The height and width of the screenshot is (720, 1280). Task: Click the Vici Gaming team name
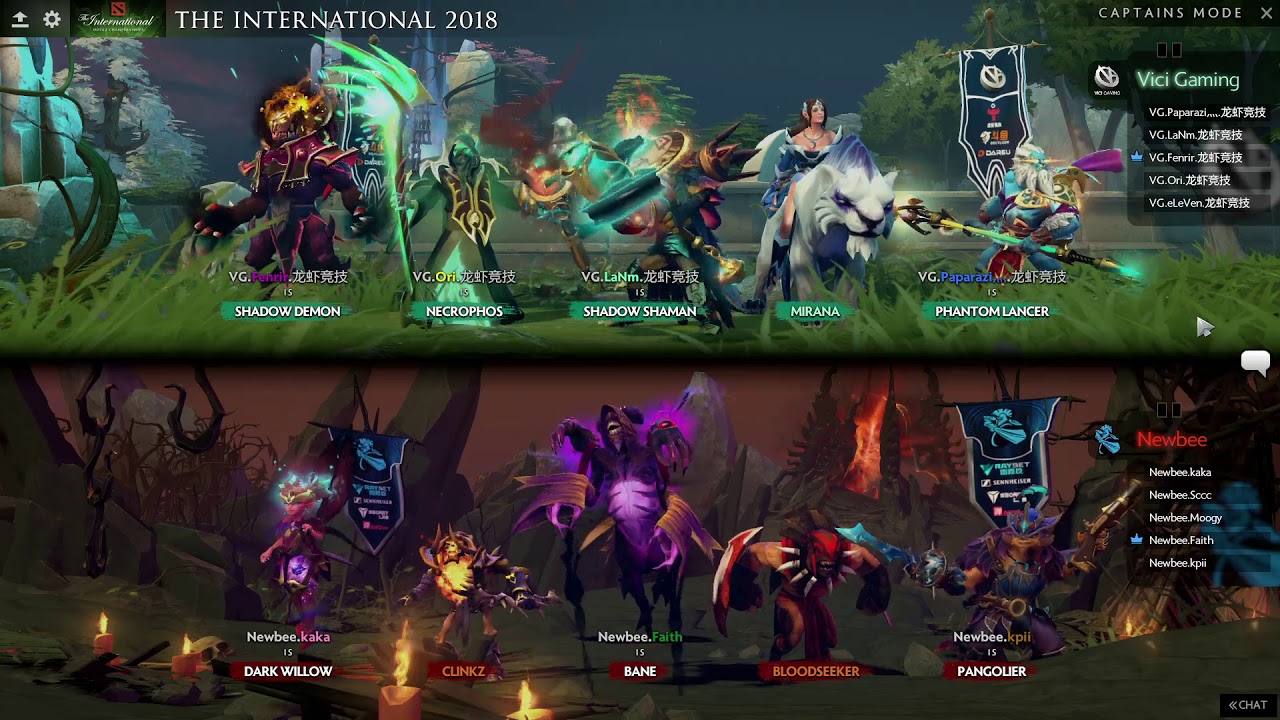click(x=1187, y=80)
